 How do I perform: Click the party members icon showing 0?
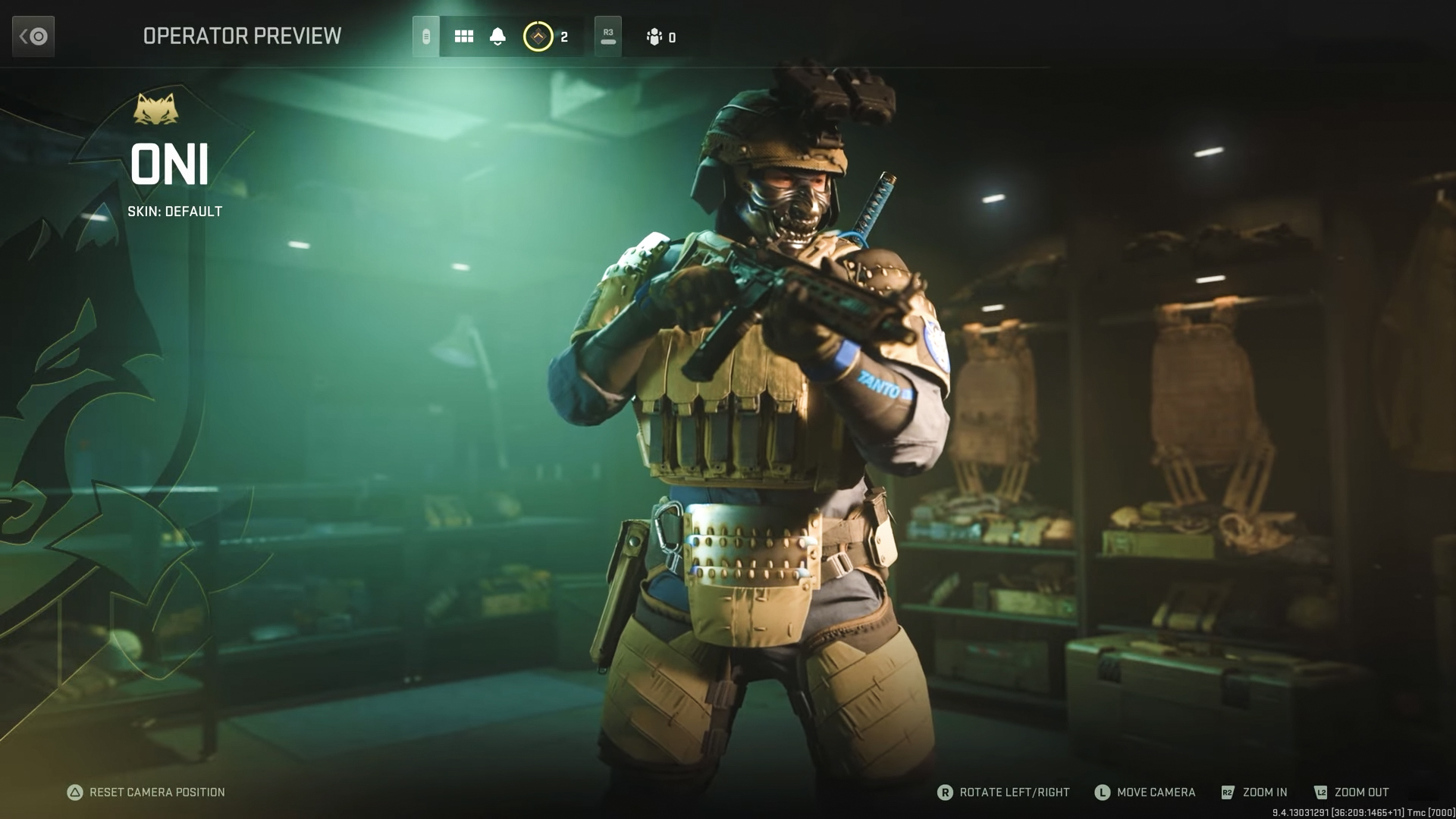655,36
